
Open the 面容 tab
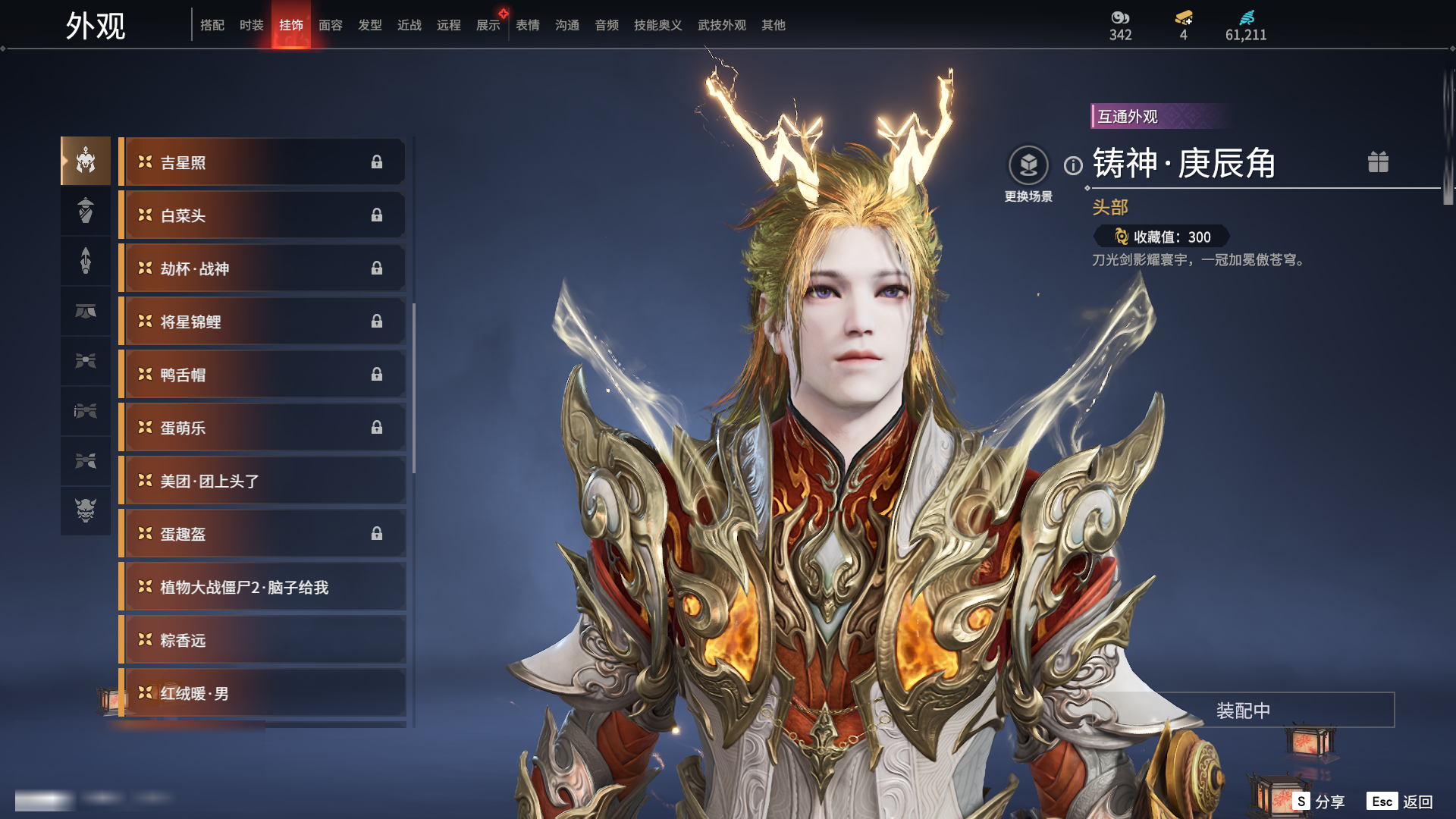coord(330,25)
